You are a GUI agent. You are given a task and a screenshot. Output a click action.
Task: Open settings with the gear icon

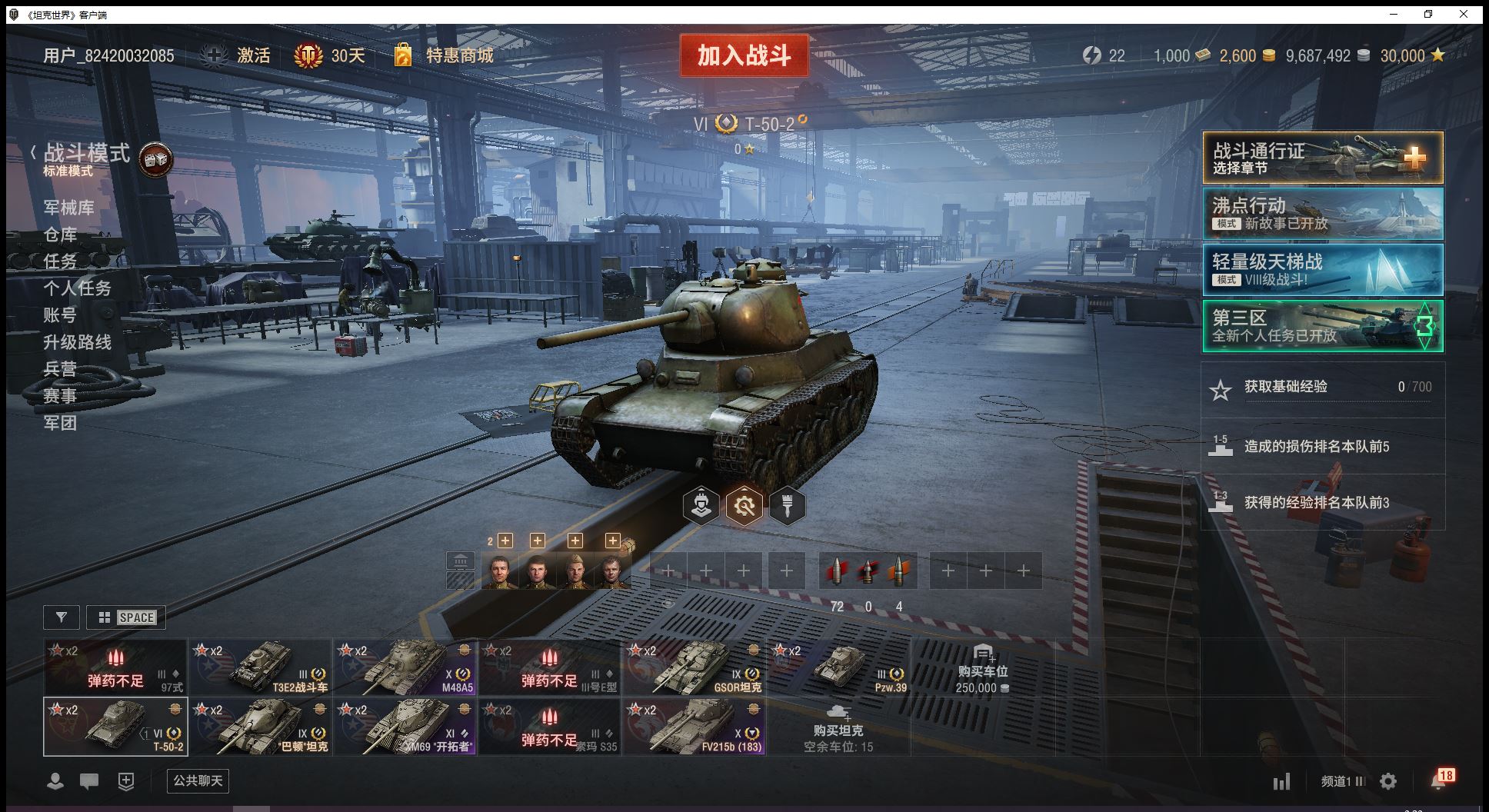[x=1388, y=782]
